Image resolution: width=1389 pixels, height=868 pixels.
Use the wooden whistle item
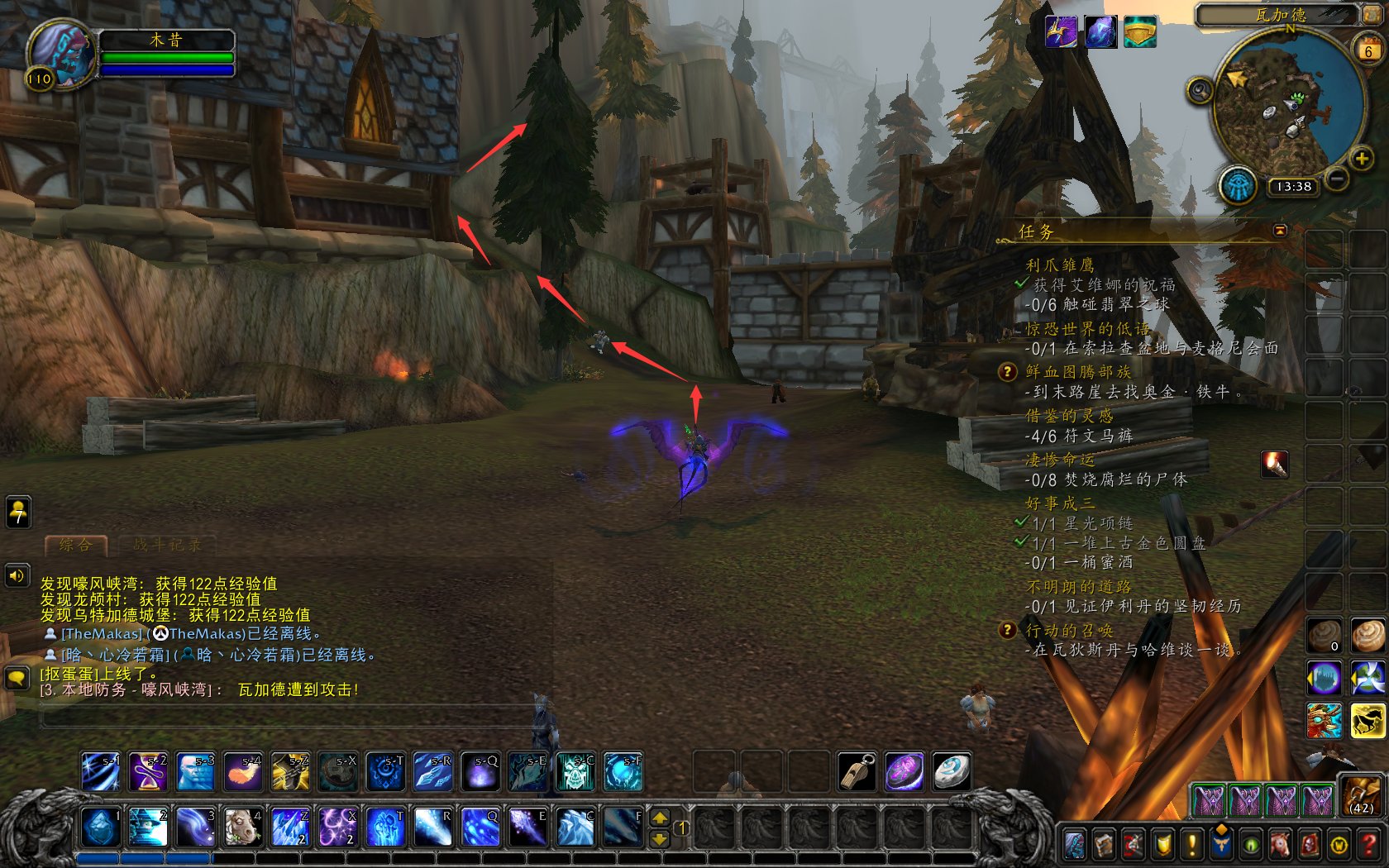coord(857,771)
